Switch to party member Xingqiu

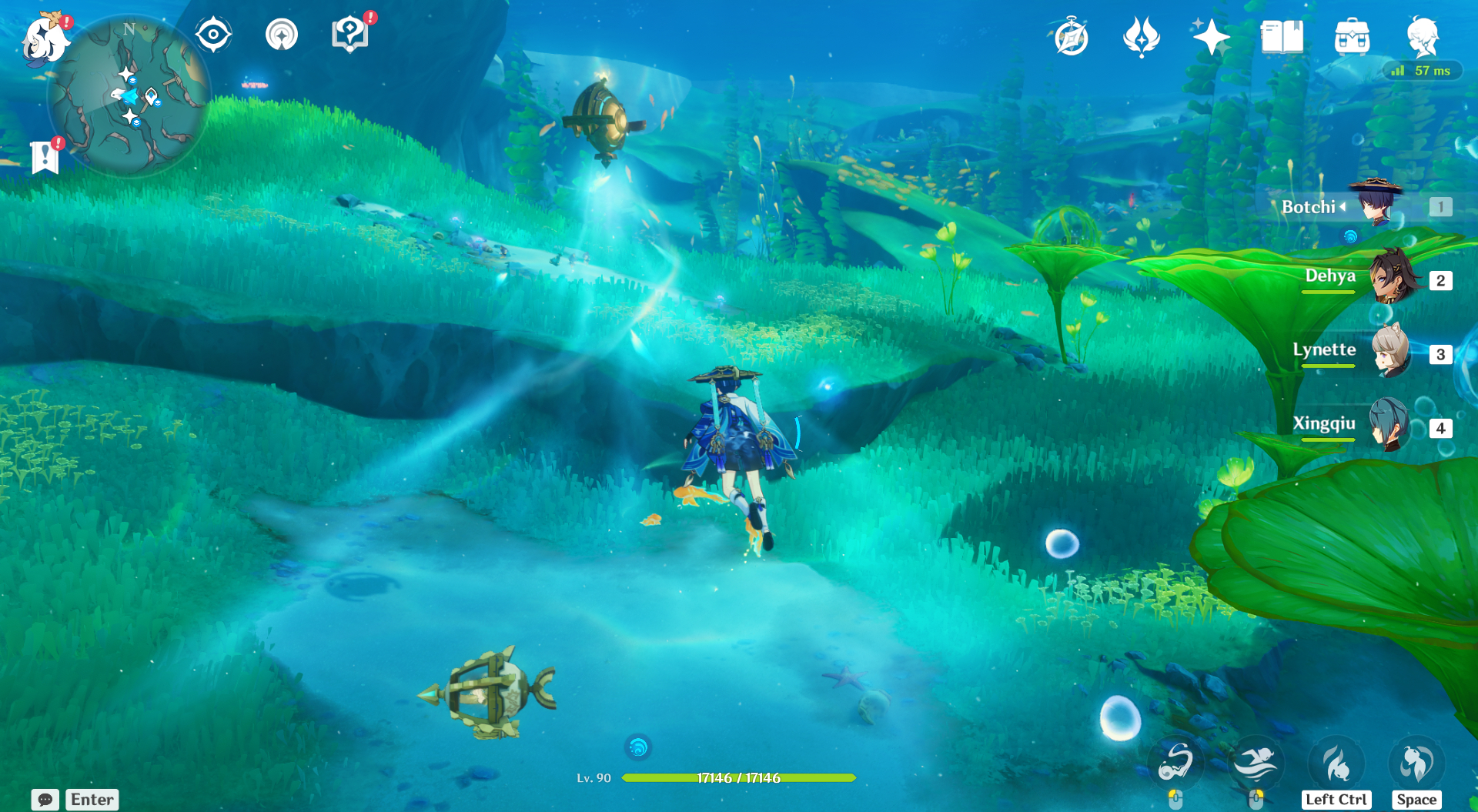click(x=1390, y=424)
